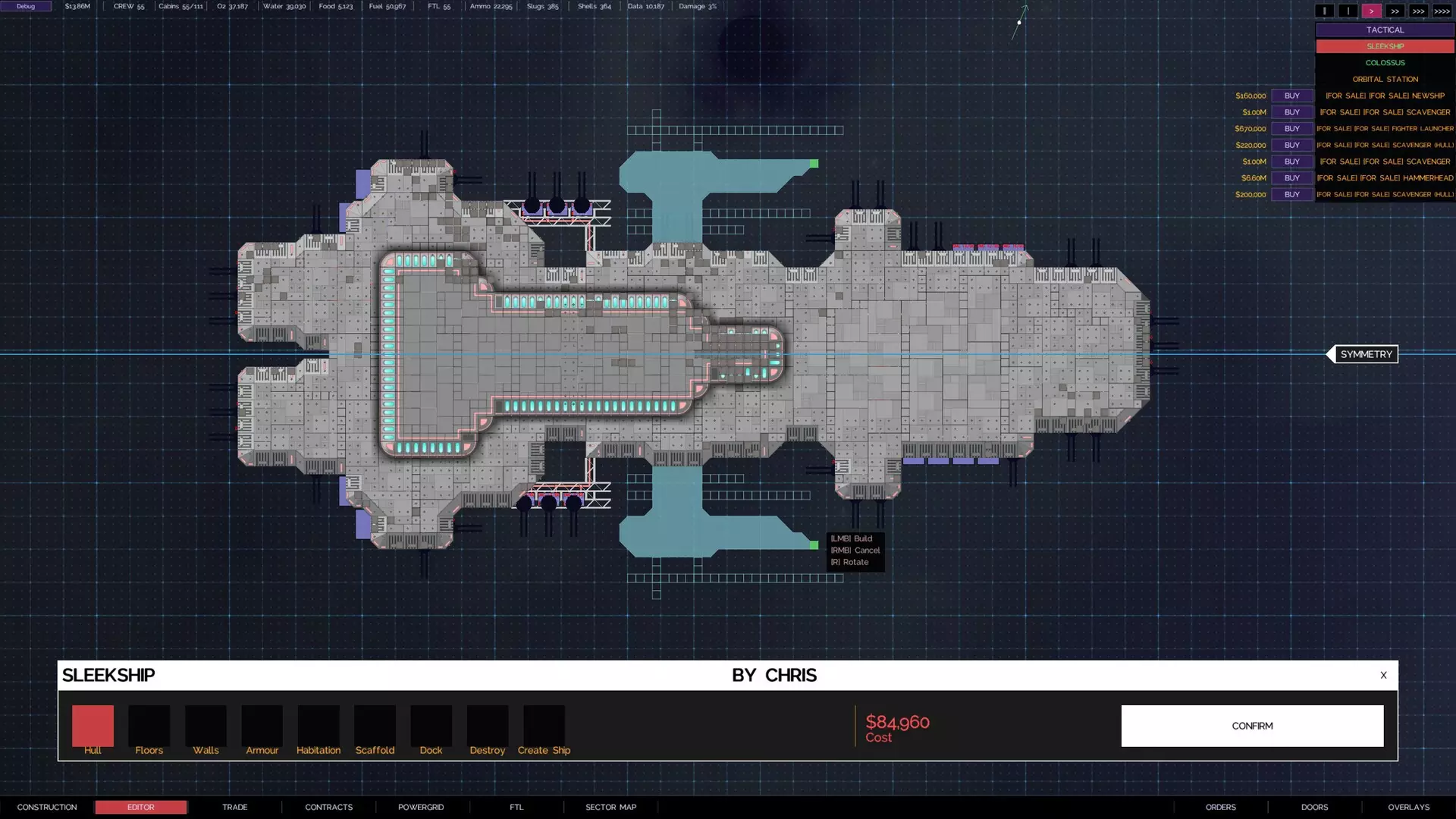1456x819 pixels.
Task: Select the Walls tool
Action: tap(205, 726)
